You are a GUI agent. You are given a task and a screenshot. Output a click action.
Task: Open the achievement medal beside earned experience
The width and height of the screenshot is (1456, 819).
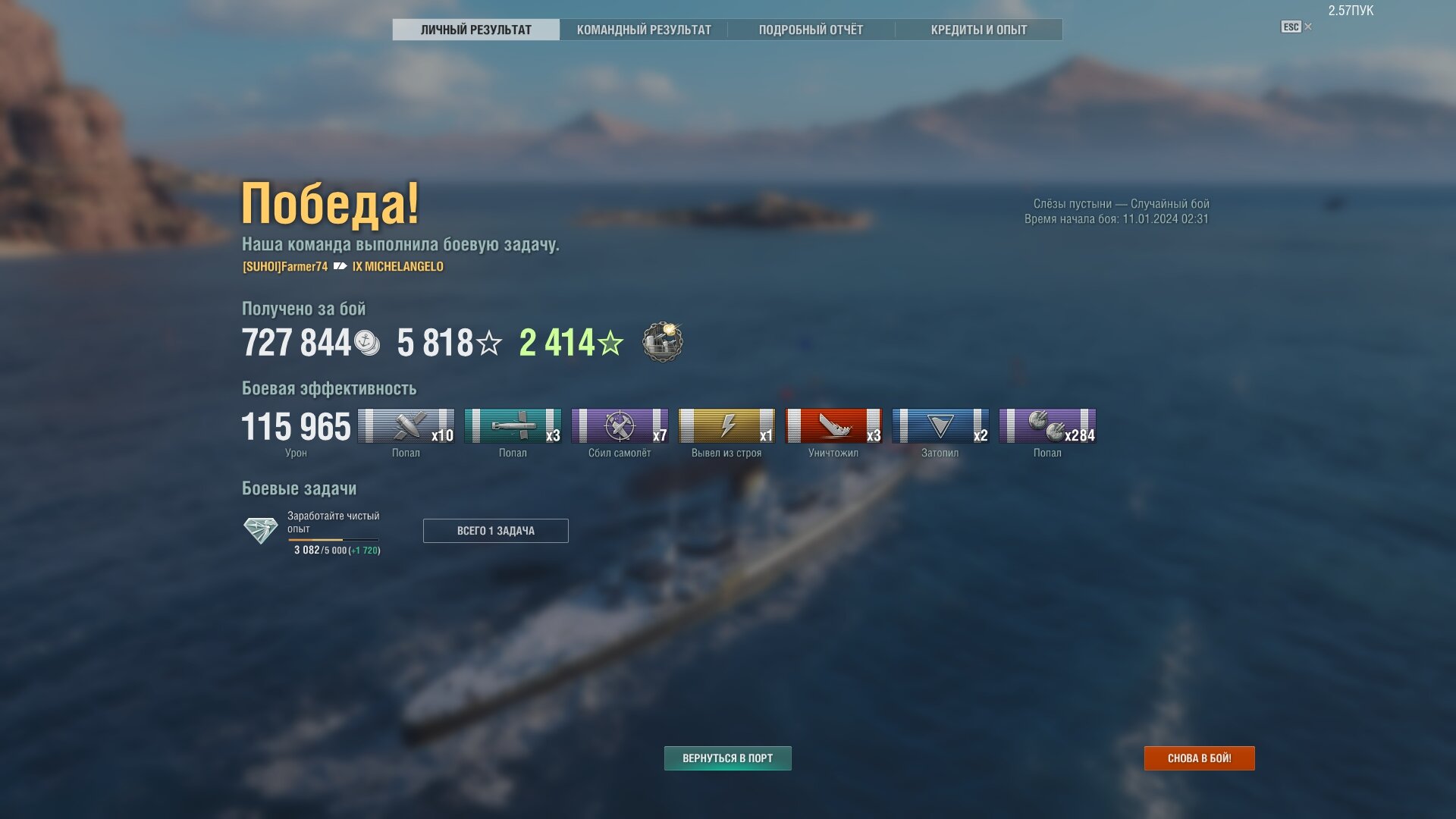pos(662,342)
